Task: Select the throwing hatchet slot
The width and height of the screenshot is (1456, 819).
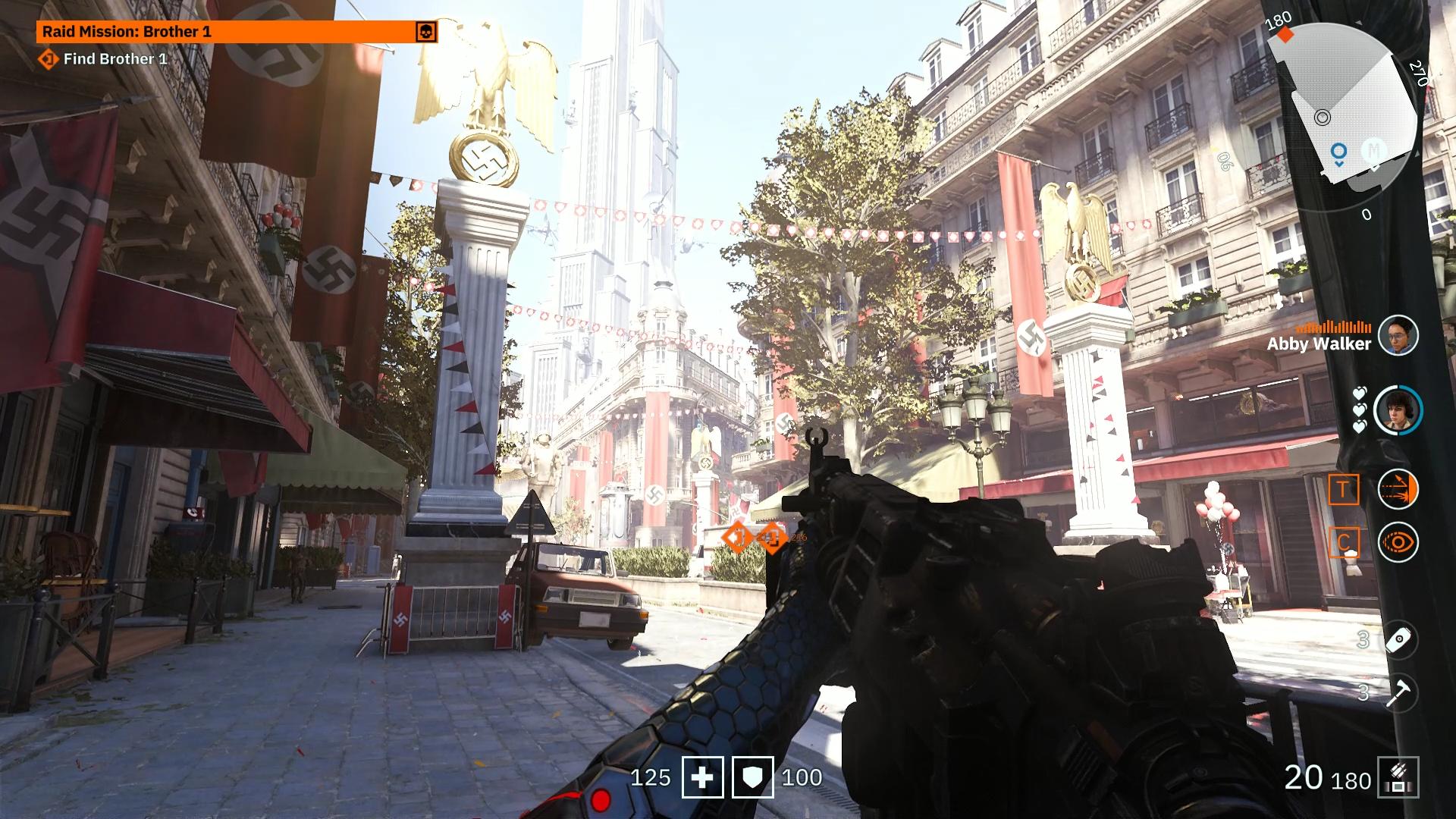Action: point(1398,692)
